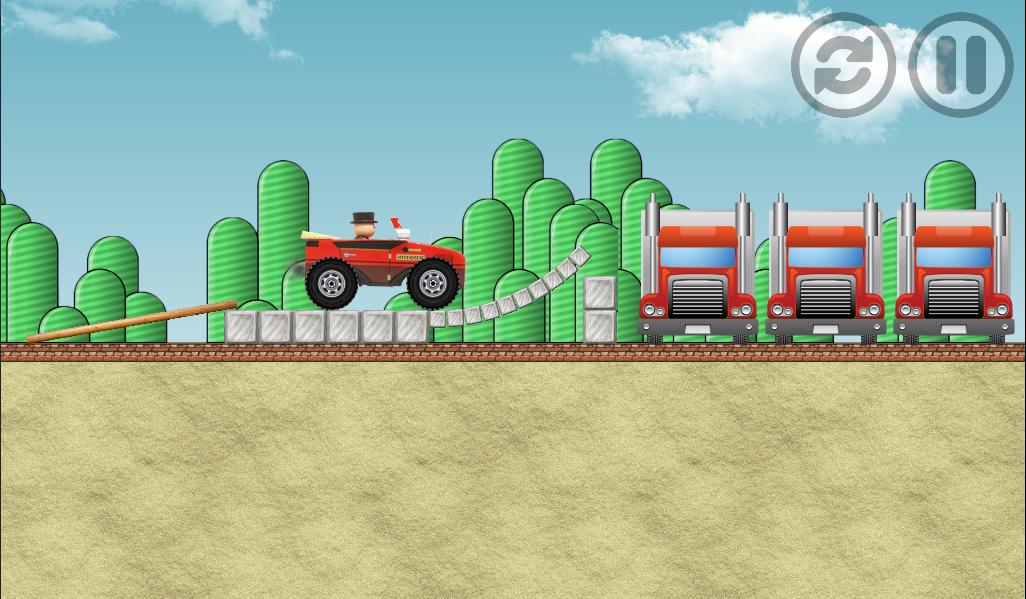Restart the level with the circular arrows button
The height and width of the screenshot is (599, 1026).
[x=843, y=65]
